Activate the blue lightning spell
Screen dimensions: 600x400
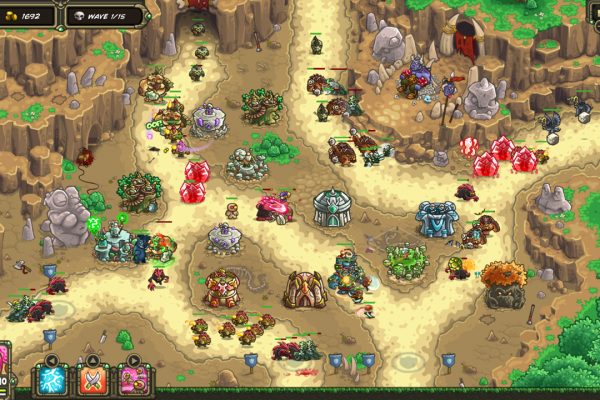(x=50, y=379)
